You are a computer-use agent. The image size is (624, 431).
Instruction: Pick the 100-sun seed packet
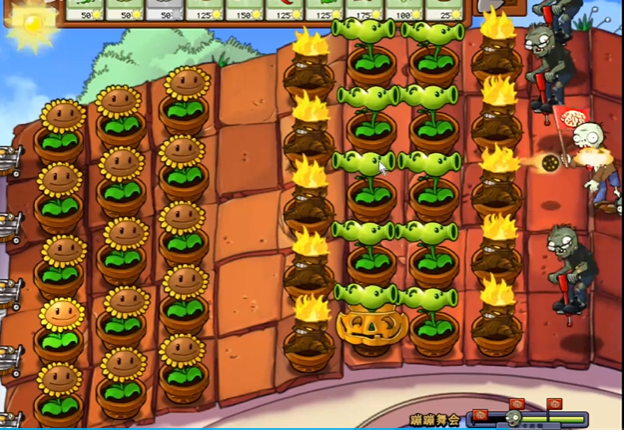click(405, 10)
